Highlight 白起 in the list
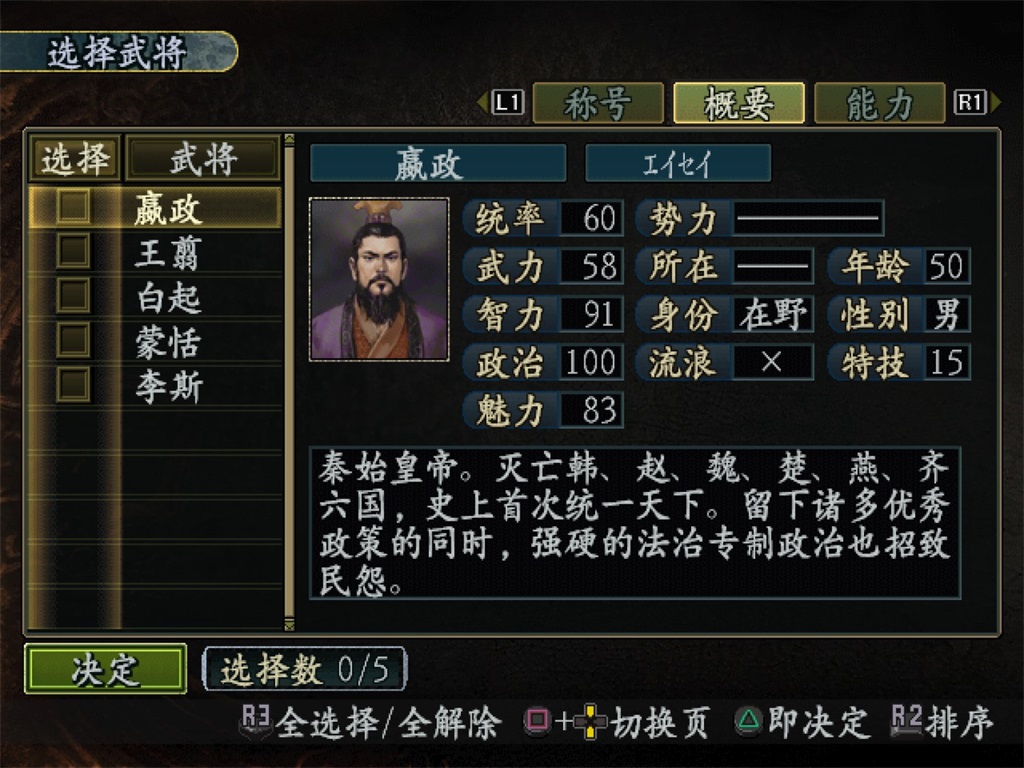The image size is (1024, 768). pyautogui.click(x=168, y=297)
